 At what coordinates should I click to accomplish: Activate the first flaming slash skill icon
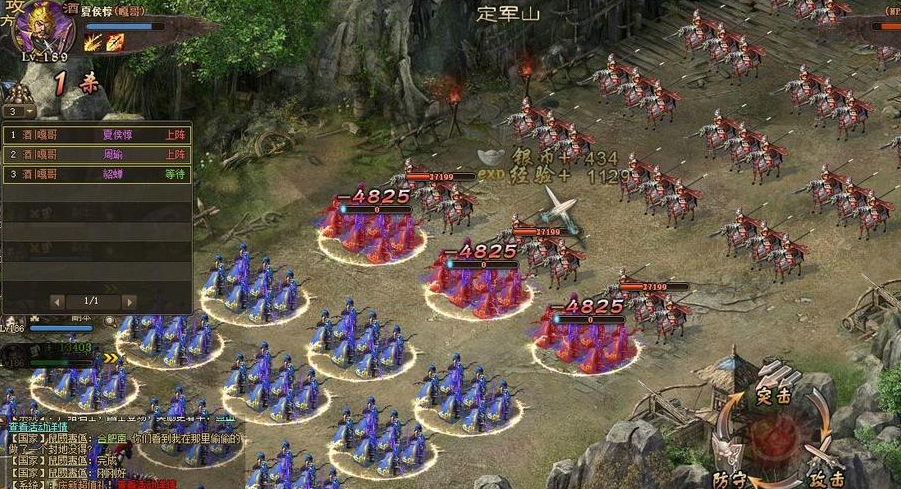[x=93, y=42]
